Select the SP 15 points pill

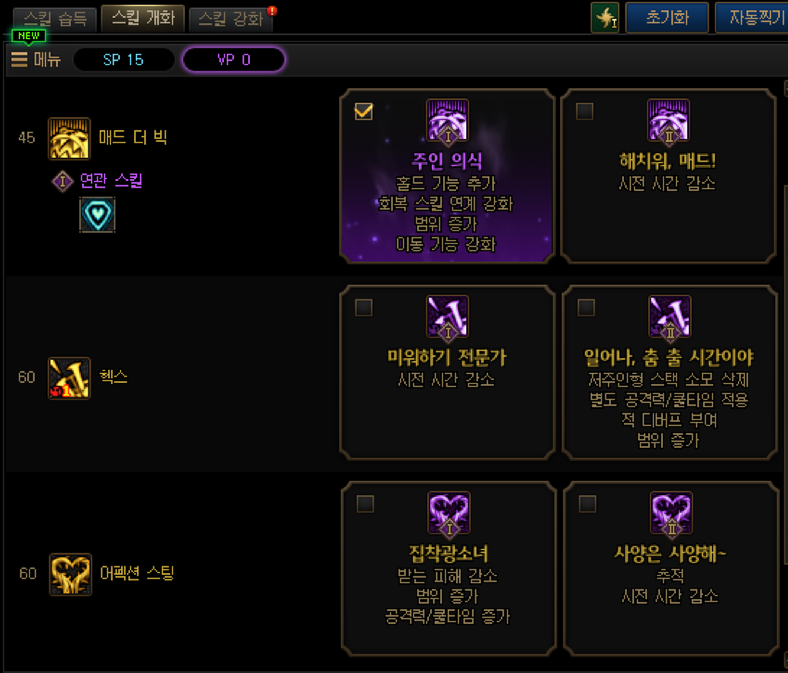tap(124, 60)
